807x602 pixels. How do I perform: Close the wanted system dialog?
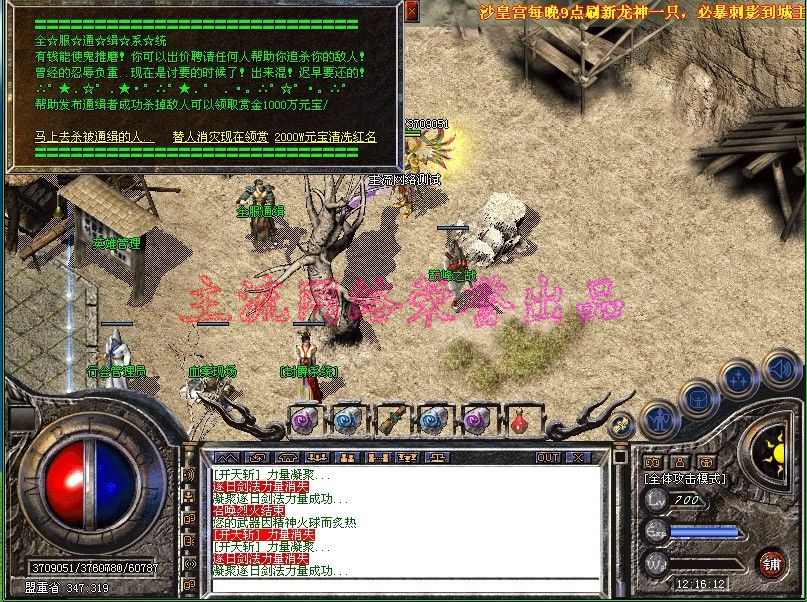click(412, 11)
